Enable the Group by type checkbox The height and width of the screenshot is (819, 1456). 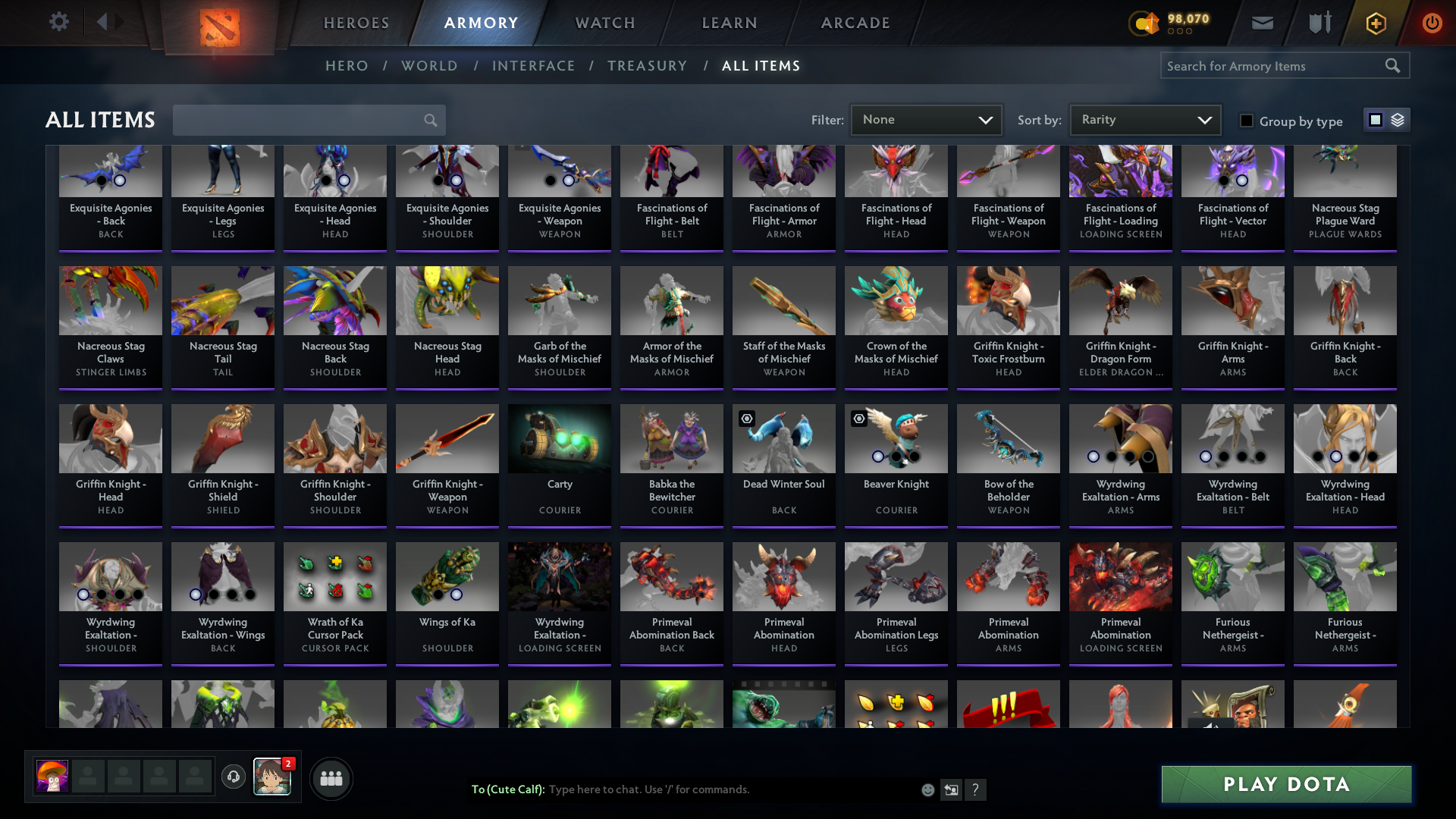(1246, 120)
